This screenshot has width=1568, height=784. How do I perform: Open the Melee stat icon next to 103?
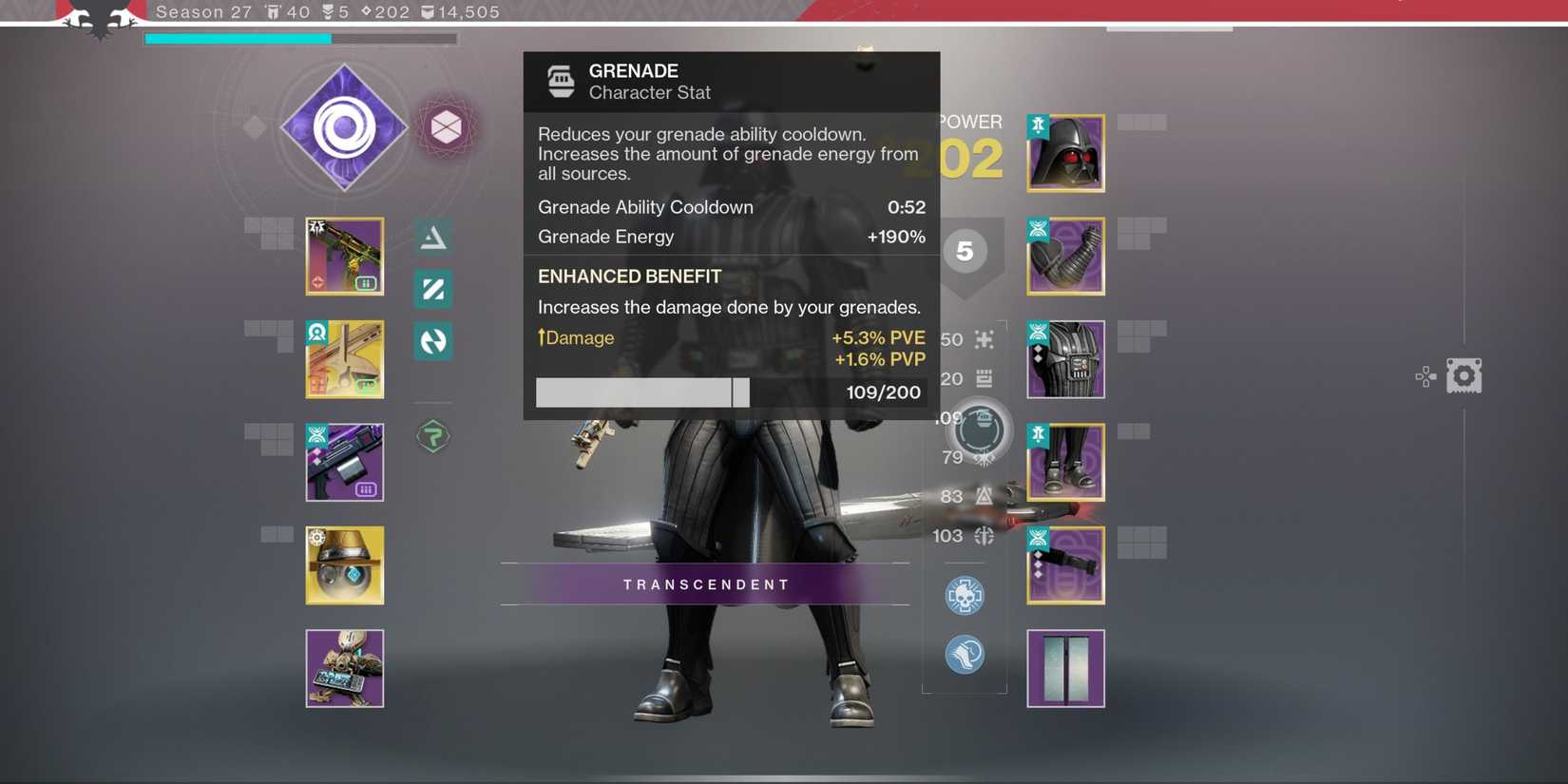click(x=984, y=536)
